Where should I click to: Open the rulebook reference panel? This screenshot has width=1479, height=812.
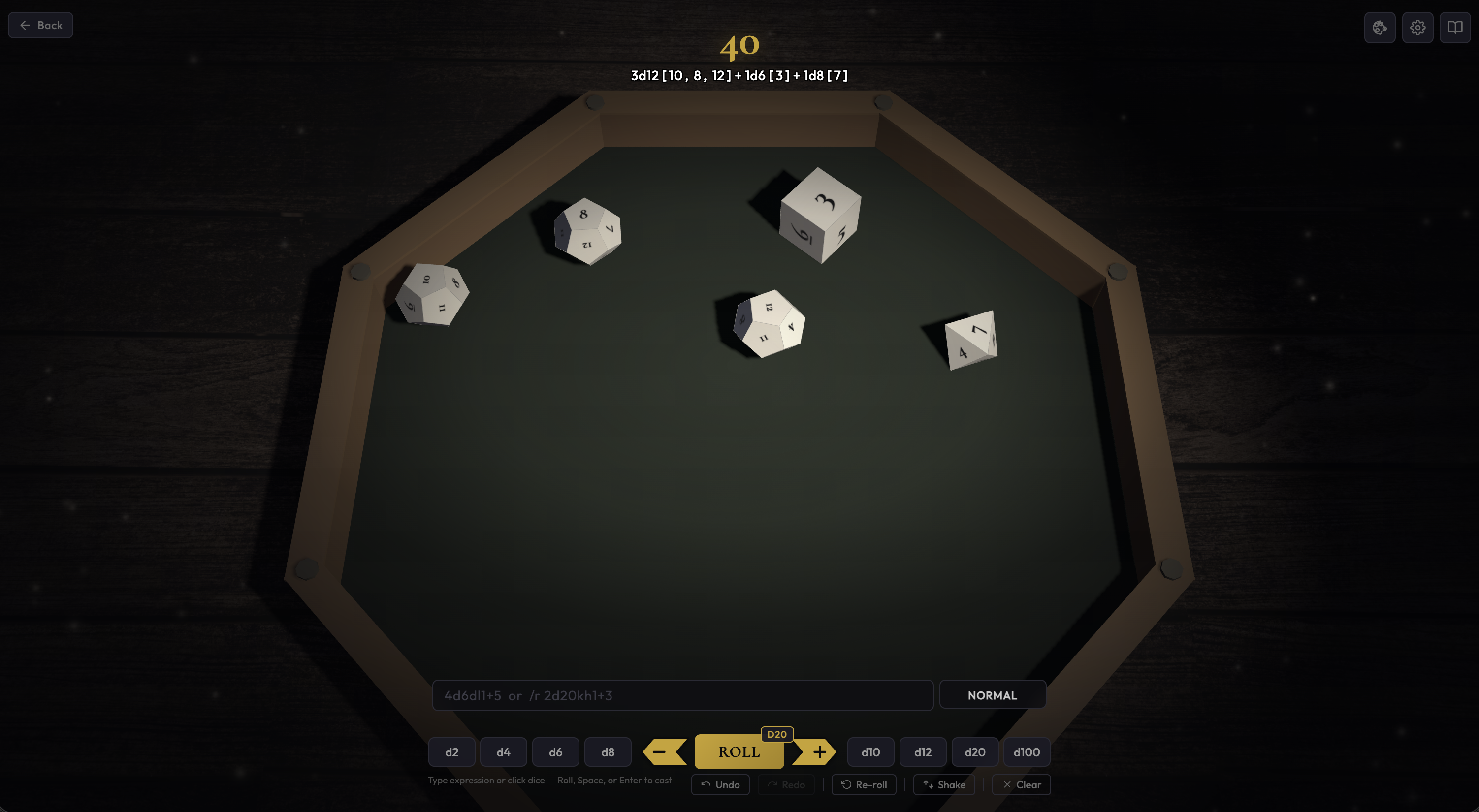click(1455, 27)
